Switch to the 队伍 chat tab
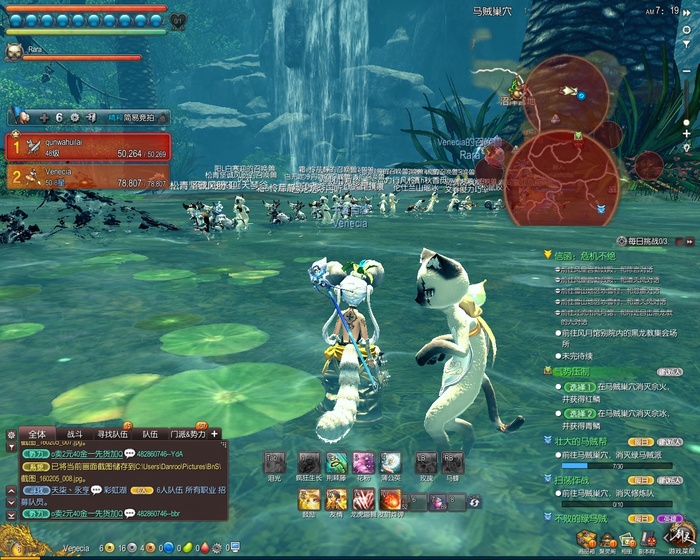The height and width of the screenshot is (560, 700). tap(149, 434)
